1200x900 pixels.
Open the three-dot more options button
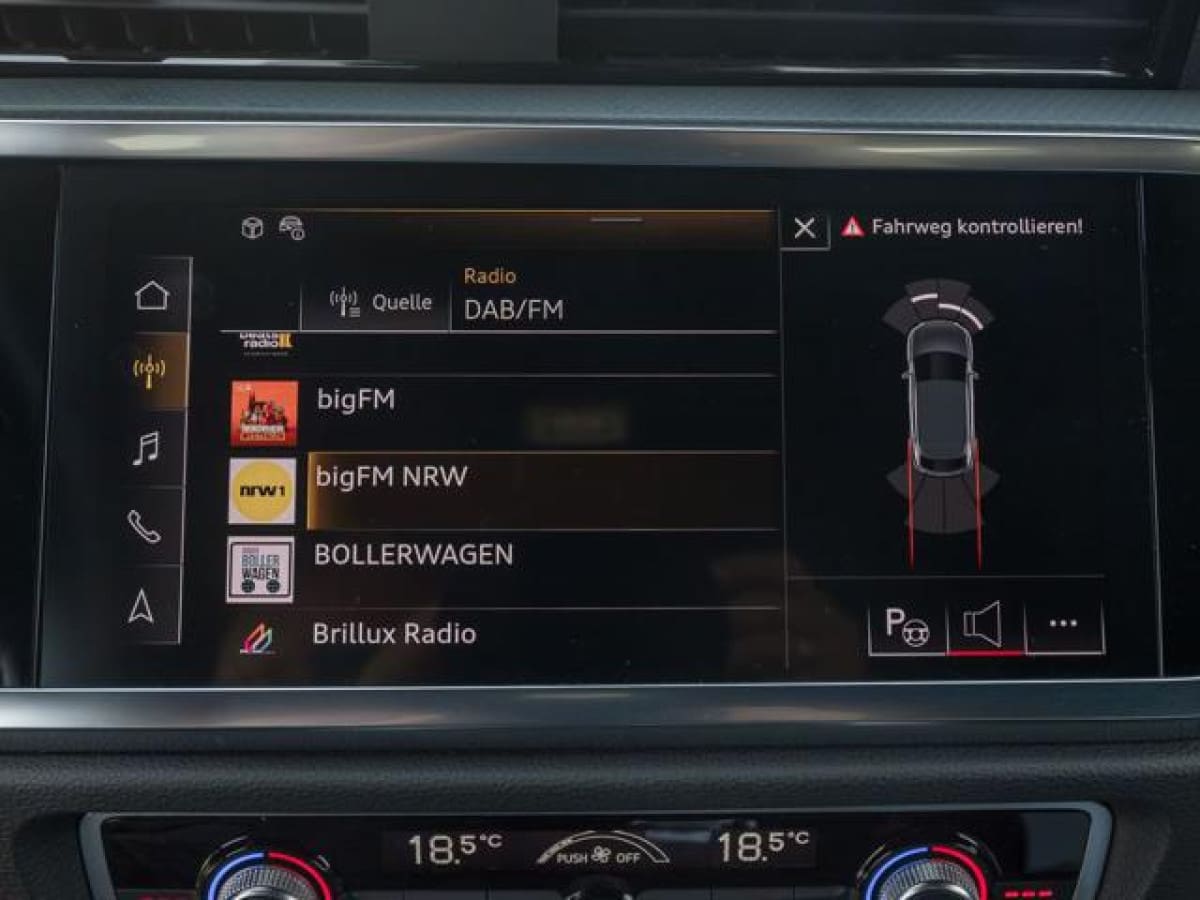tap(1063, 624)
